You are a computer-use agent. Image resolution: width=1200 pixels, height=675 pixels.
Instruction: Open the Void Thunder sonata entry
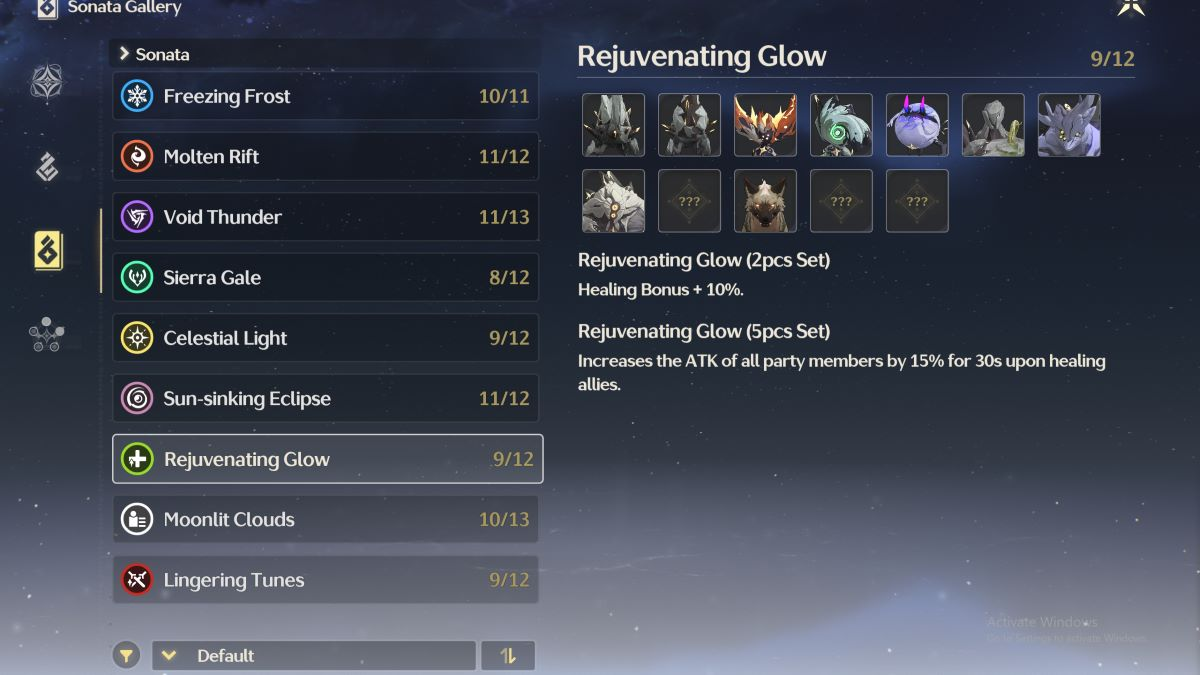point(325,217)
